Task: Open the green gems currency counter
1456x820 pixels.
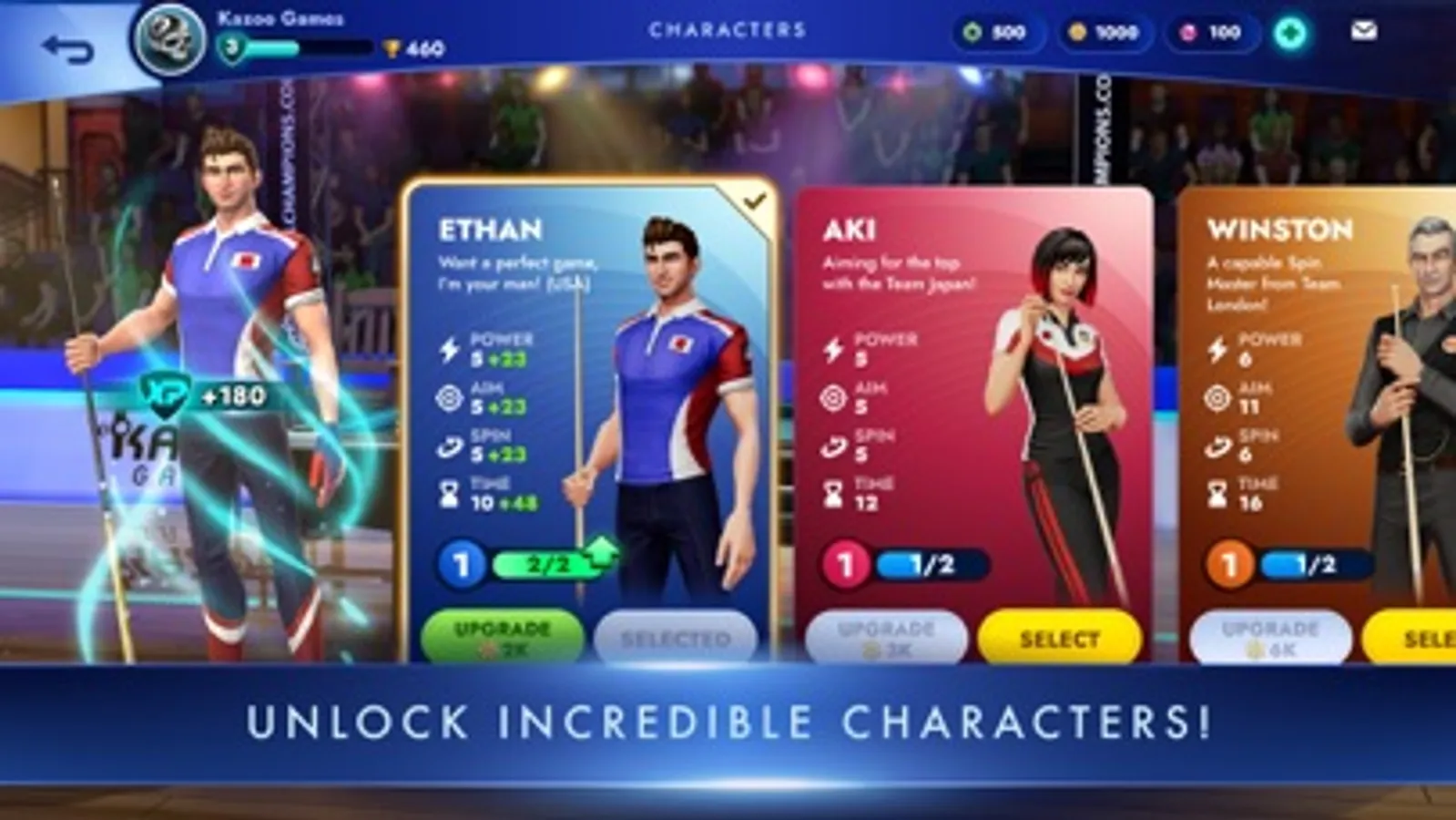Action: pyautogui.click(x=998, y=31)
